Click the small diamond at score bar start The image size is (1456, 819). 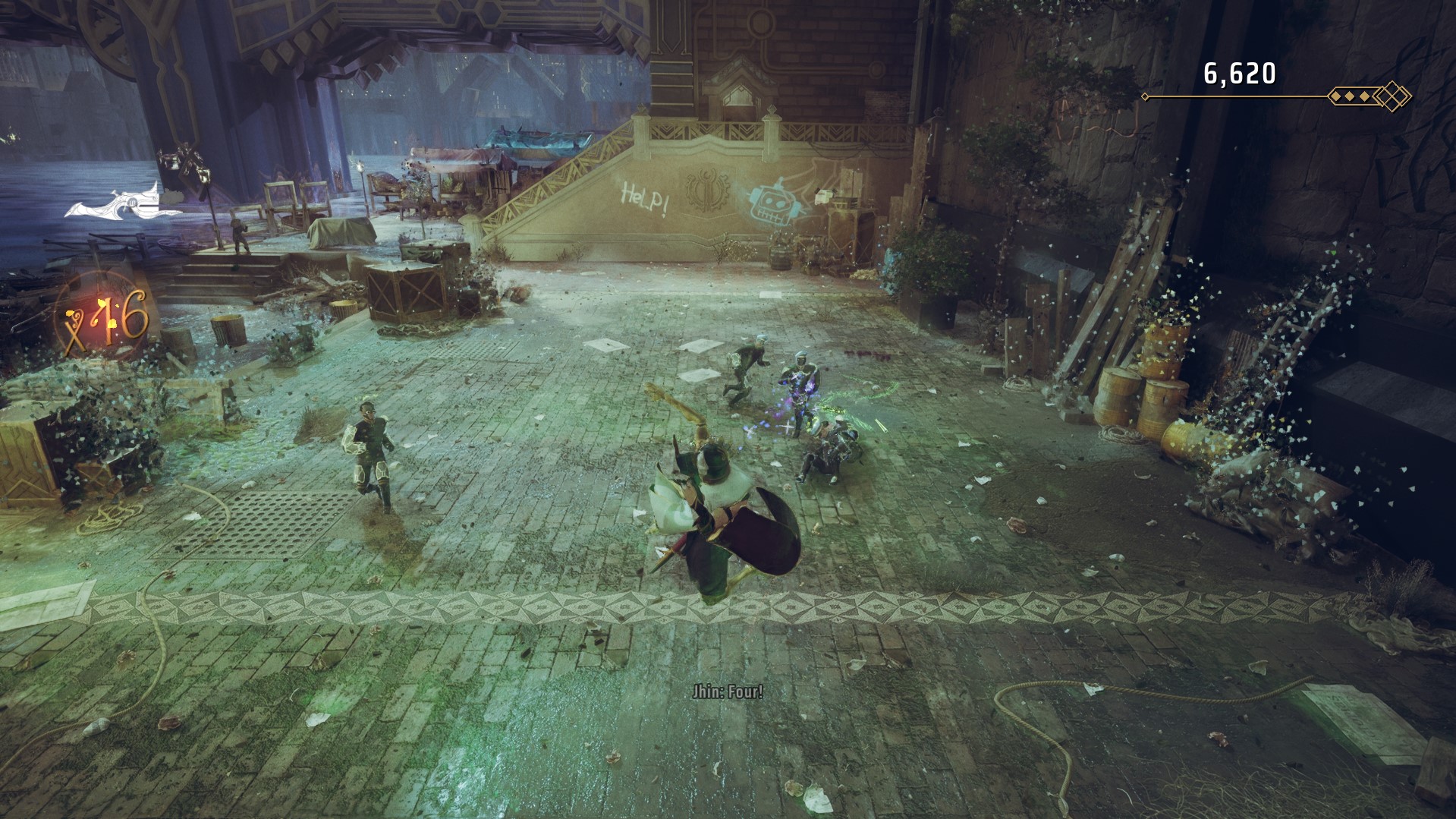[x=1145, y=96]
